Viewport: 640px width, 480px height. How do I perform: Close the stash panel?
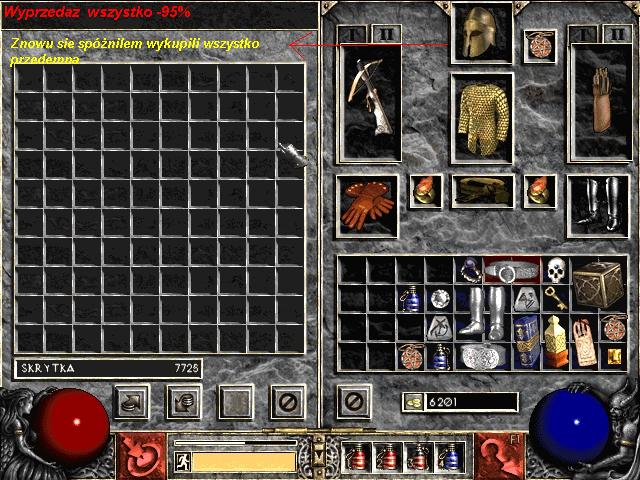click(x=288, y=402)
